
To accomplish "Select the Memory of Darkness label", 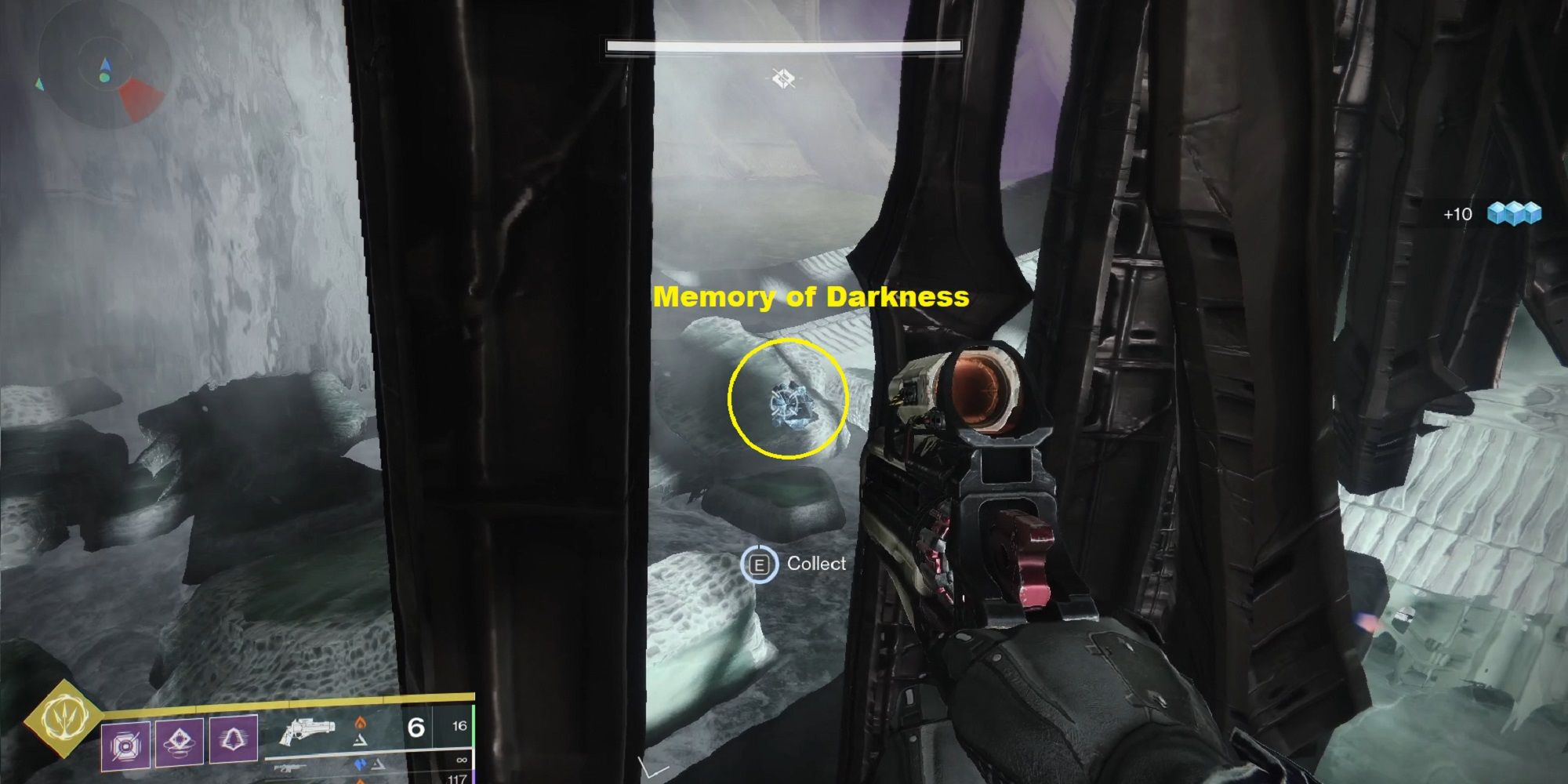I will point(811,296).
